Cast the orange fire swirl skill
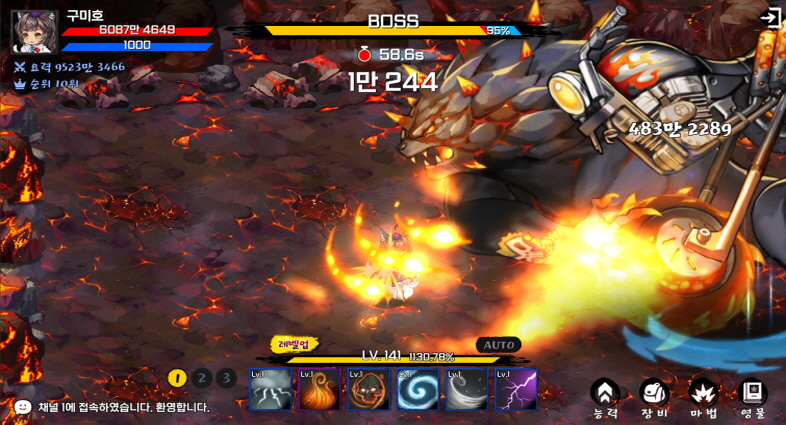Image resolution: width=786 pixels, height=425 pixels. click(x=319, y=389)
